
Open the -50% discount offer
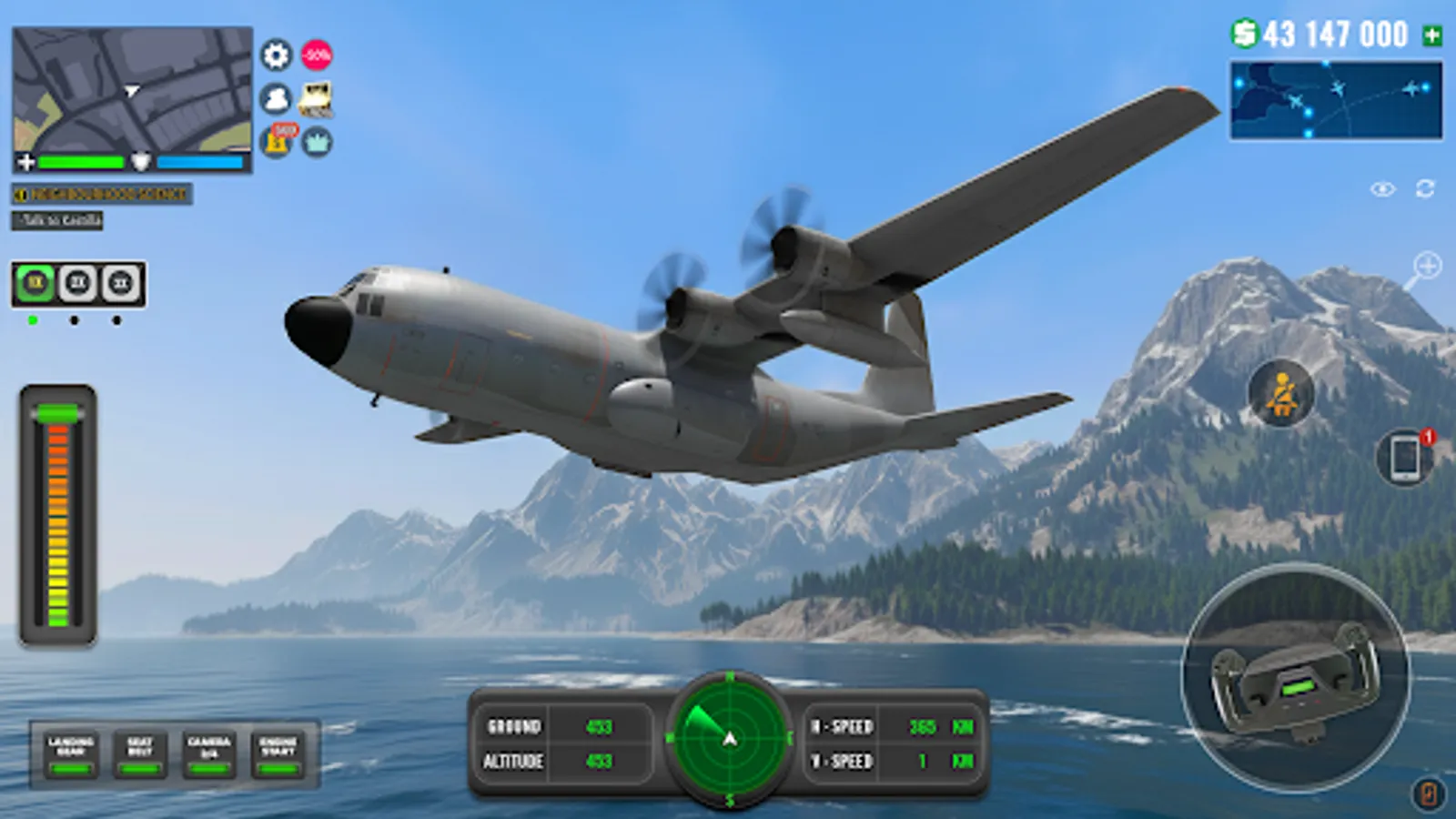click(316, 56)
